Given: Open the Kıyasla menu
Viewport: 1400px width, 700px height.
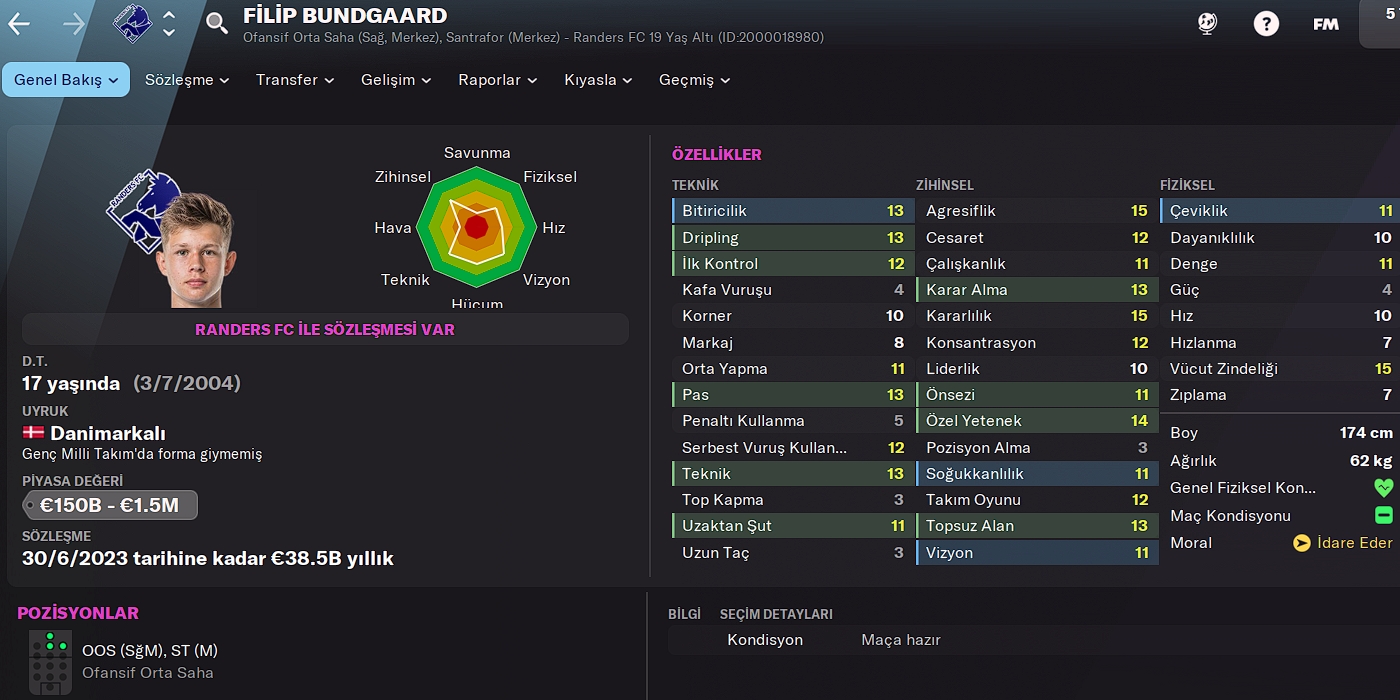Looking at the screenshot, I should point(598,80).
